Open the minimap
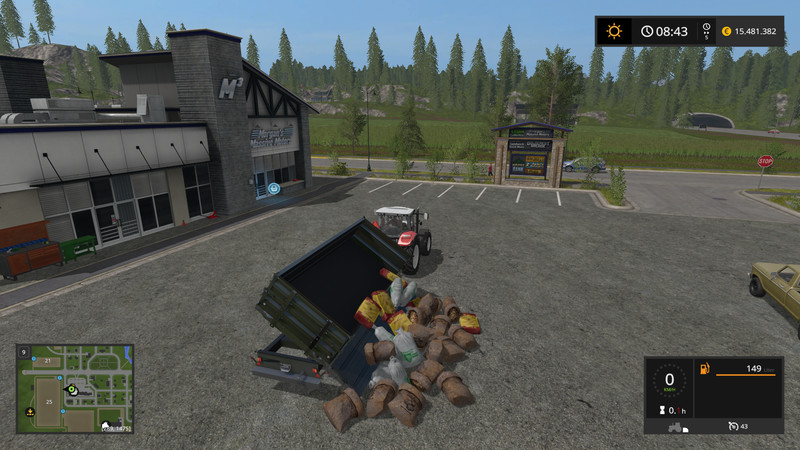This screenshot has width=800, height=450. (x=75, y=390)
